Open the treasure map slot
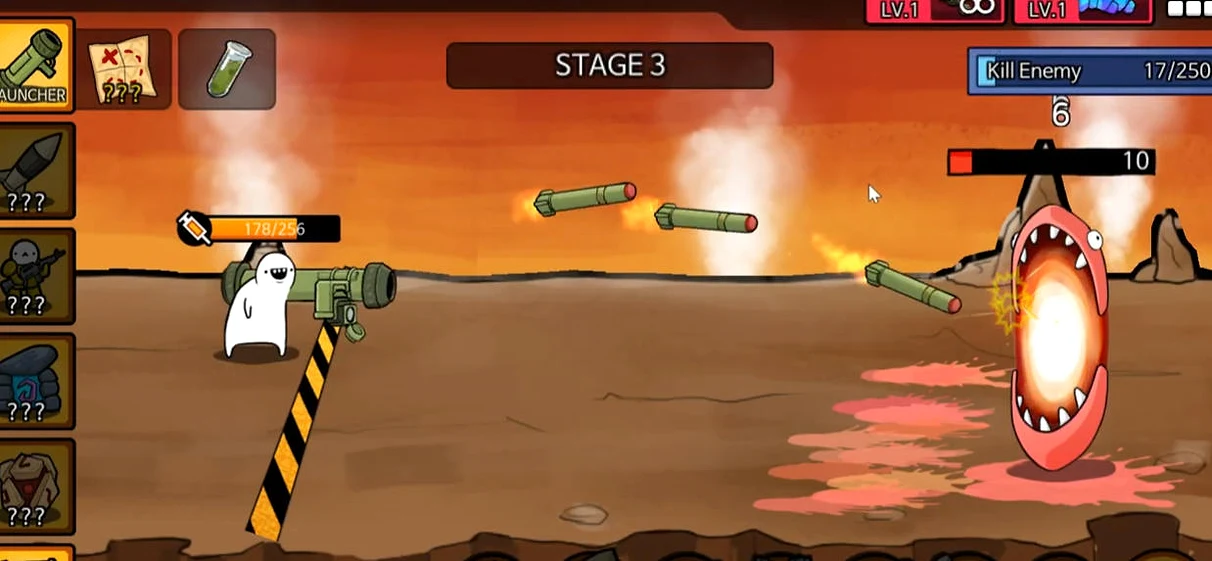Viewport: 1212px width, 561px height. tap(124, 69)
